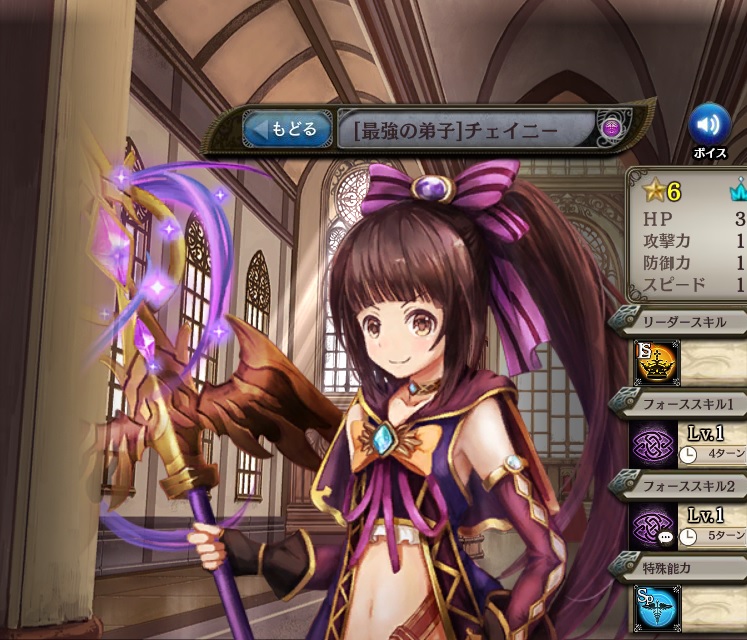
Task: Select the purple element orb beside the name
Action: [611, 129]
